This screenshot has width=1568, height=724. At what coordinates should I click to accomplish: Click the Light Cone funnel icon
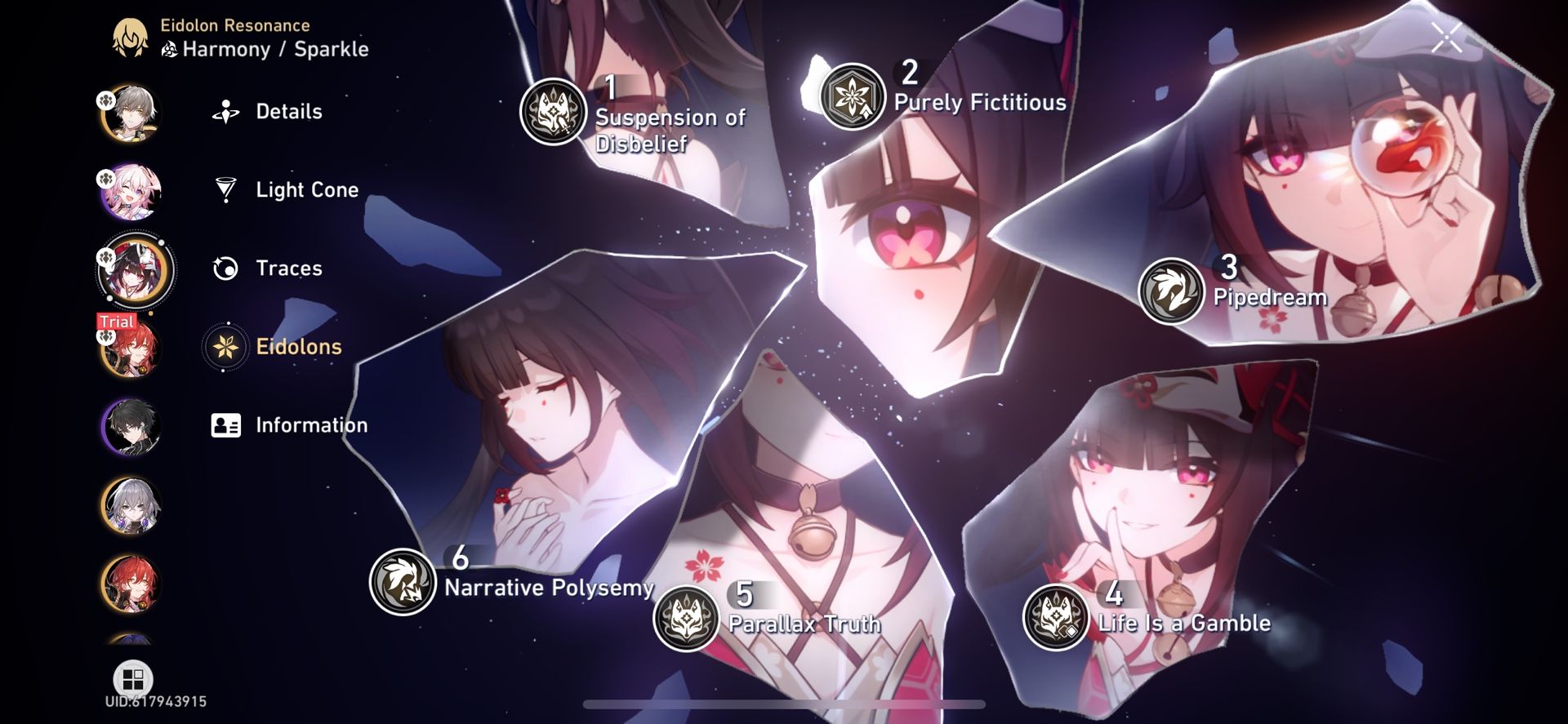tap(225, 189)
